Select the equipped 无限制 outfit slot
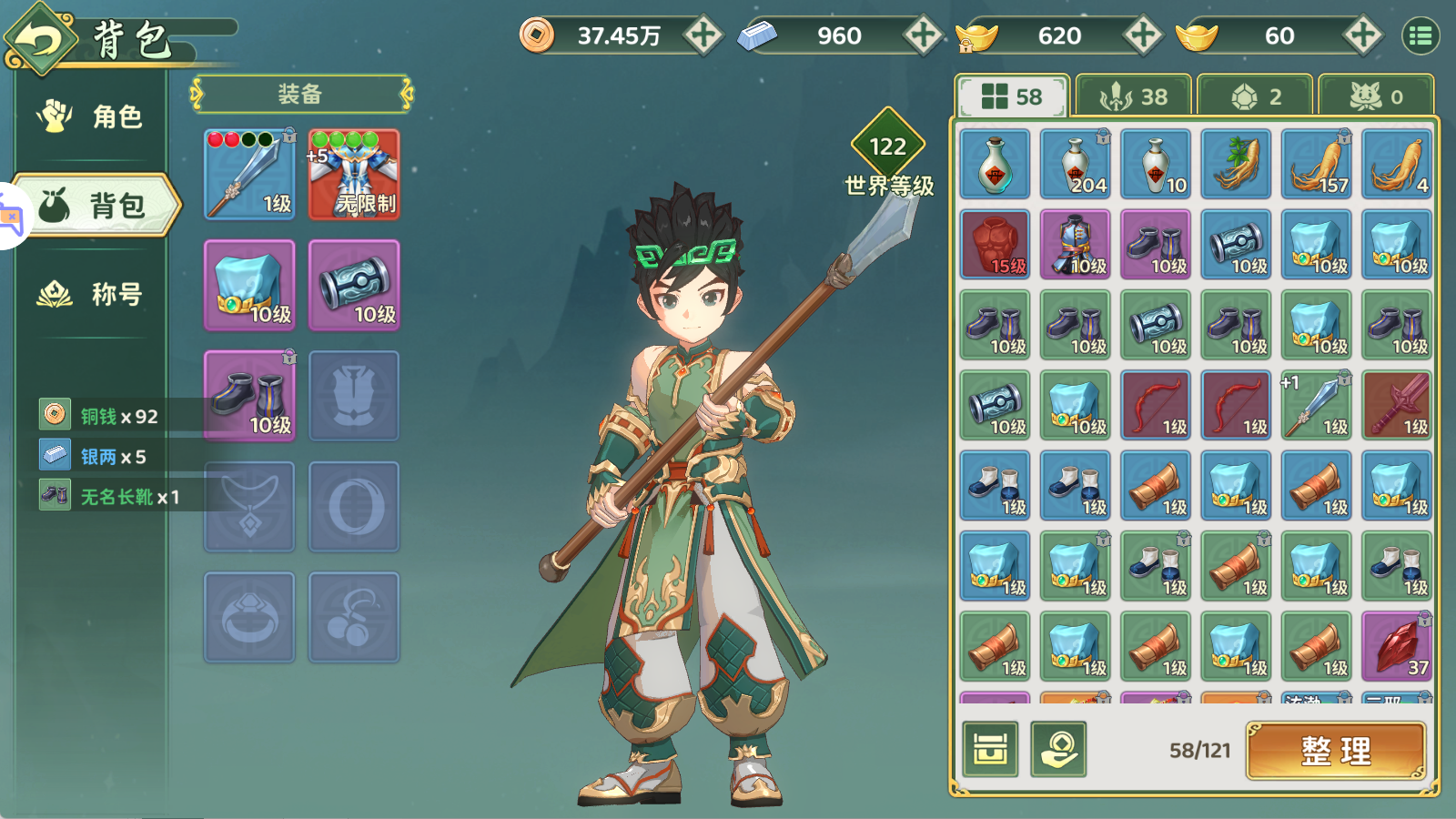 (354, 174)
